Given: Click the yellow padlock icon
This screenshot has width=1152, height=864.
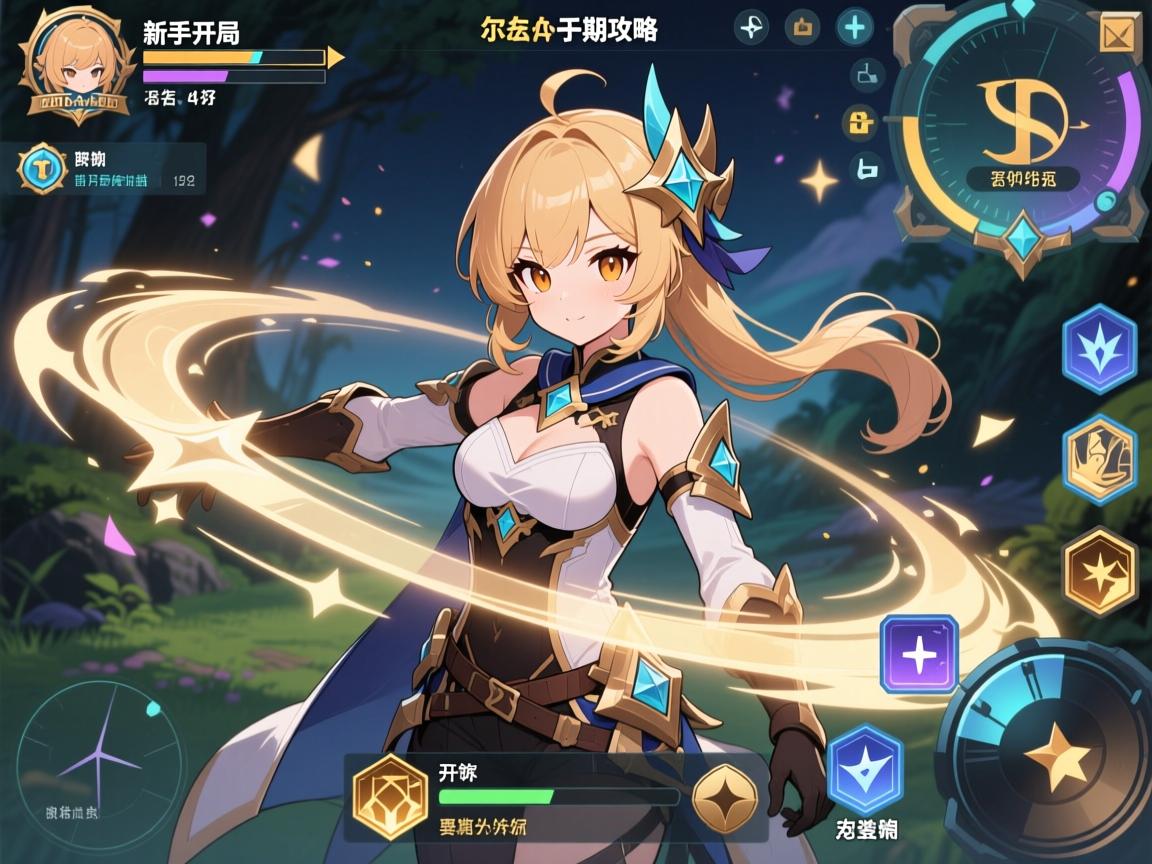Looking at the screenshot, I should (860, 122).
